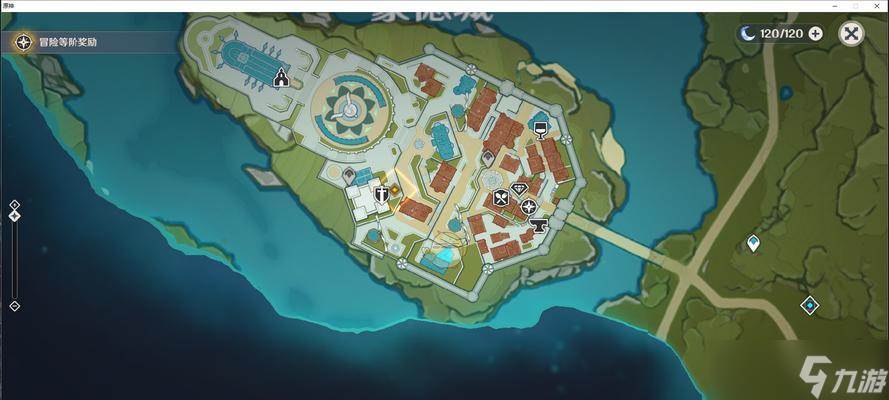This screenshot has width=889, height=400.
Task: Select the cathedral marker on the map
Action: 282,78
